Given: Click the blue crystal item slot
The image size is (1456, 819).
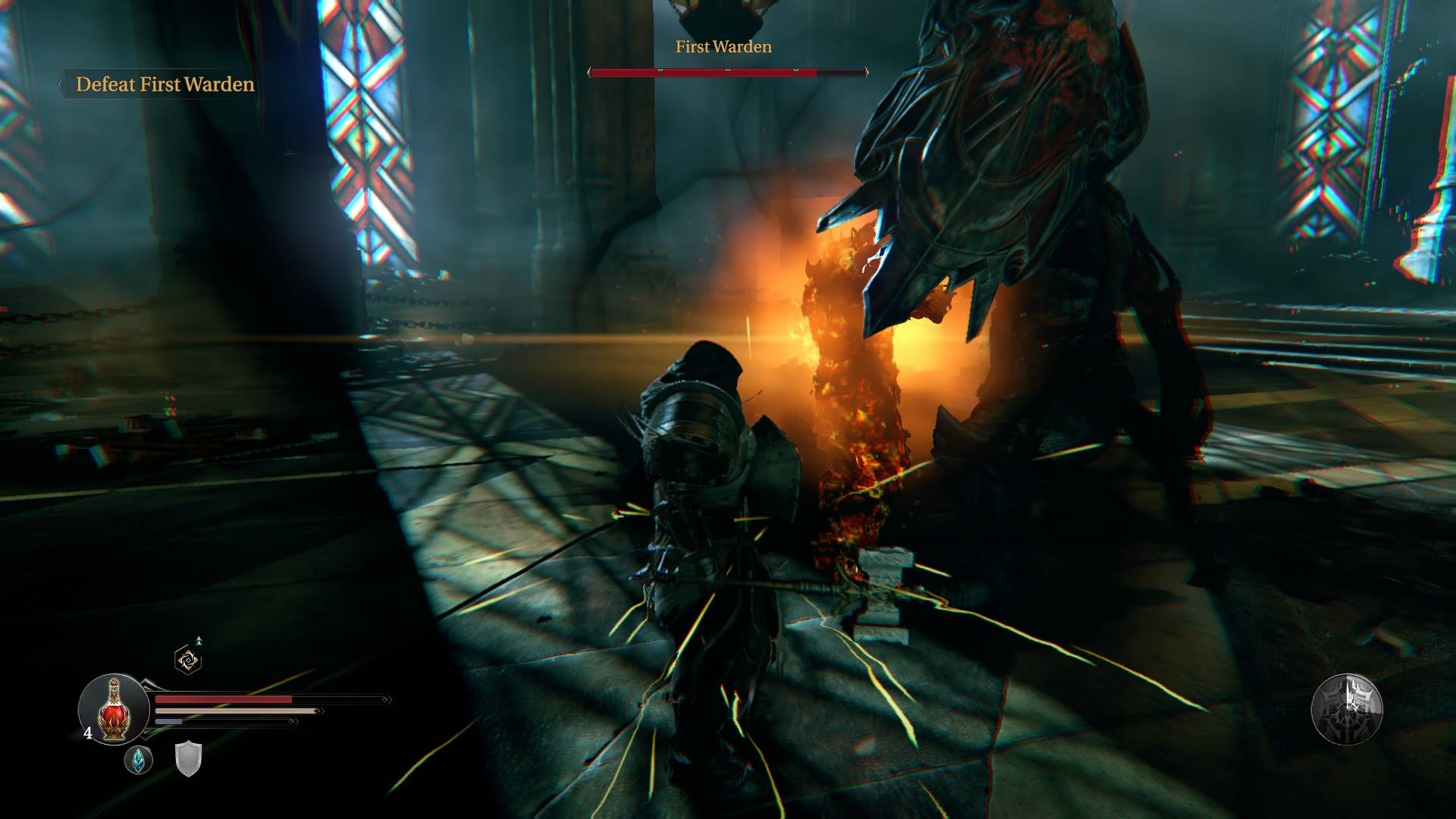Looking at the screenshot, I should coord(138,759).
